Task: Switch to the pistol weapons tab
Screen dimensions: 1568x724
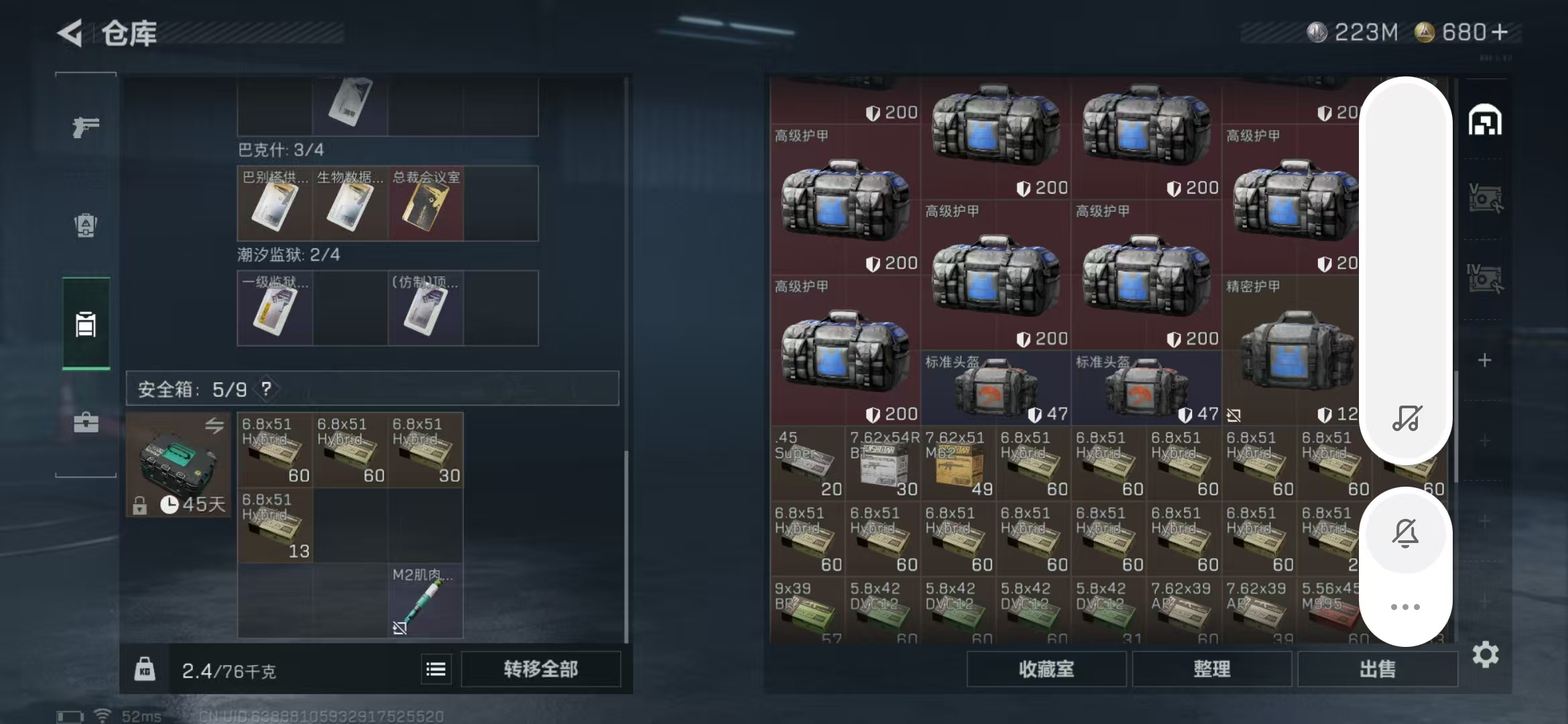Action: [86, 127]
